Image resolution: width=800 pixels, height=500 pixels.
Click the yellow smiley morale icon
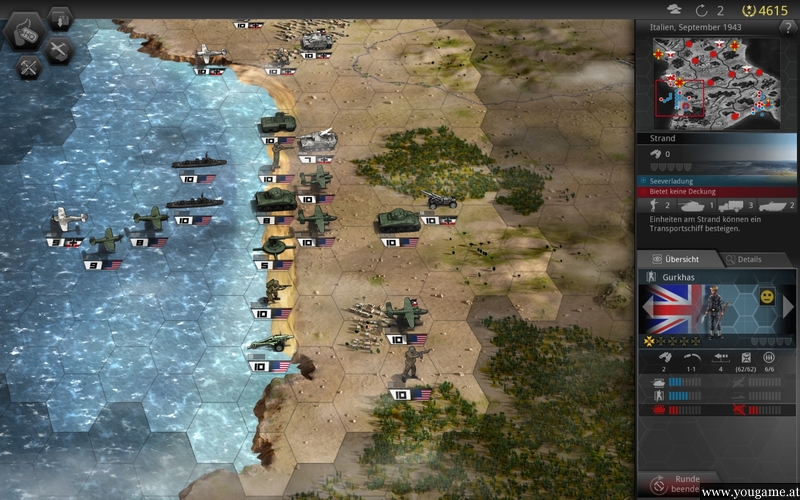[x=766, y=297]
